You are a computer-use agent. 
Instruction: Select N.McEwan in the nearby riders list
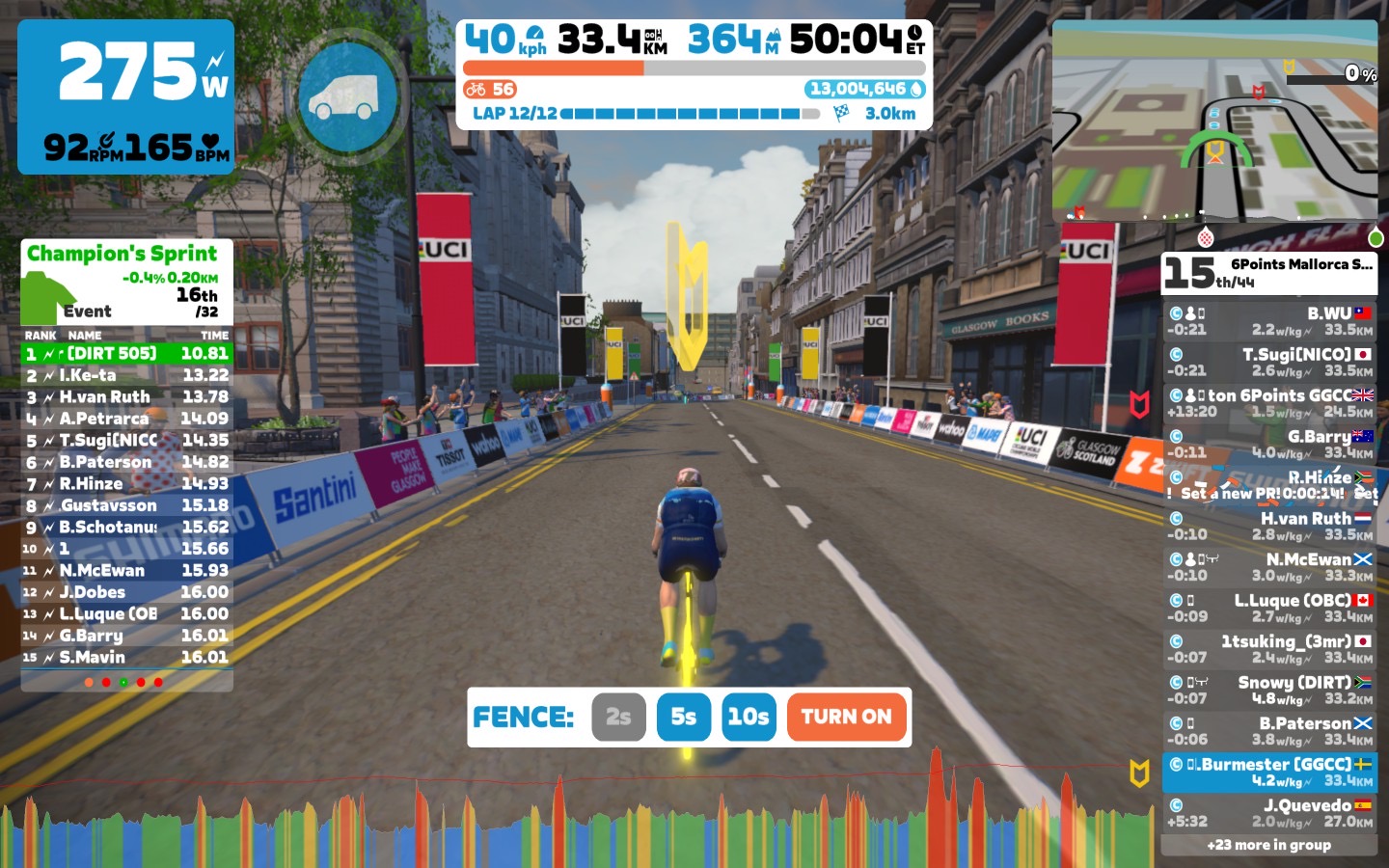coord(1269,567)
